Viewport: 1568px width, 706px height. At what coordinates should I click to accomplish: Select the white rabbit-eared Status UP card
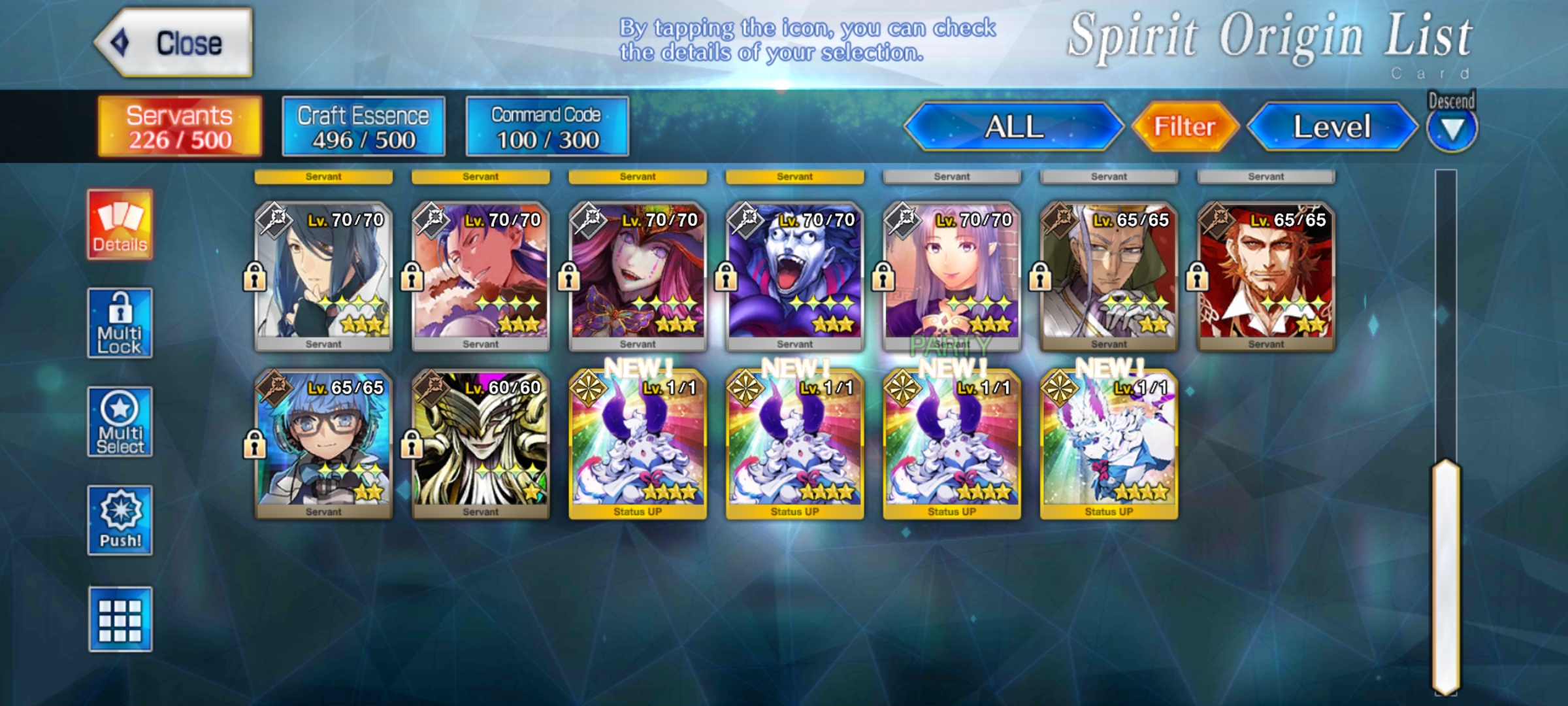[x=1109, y=443]
